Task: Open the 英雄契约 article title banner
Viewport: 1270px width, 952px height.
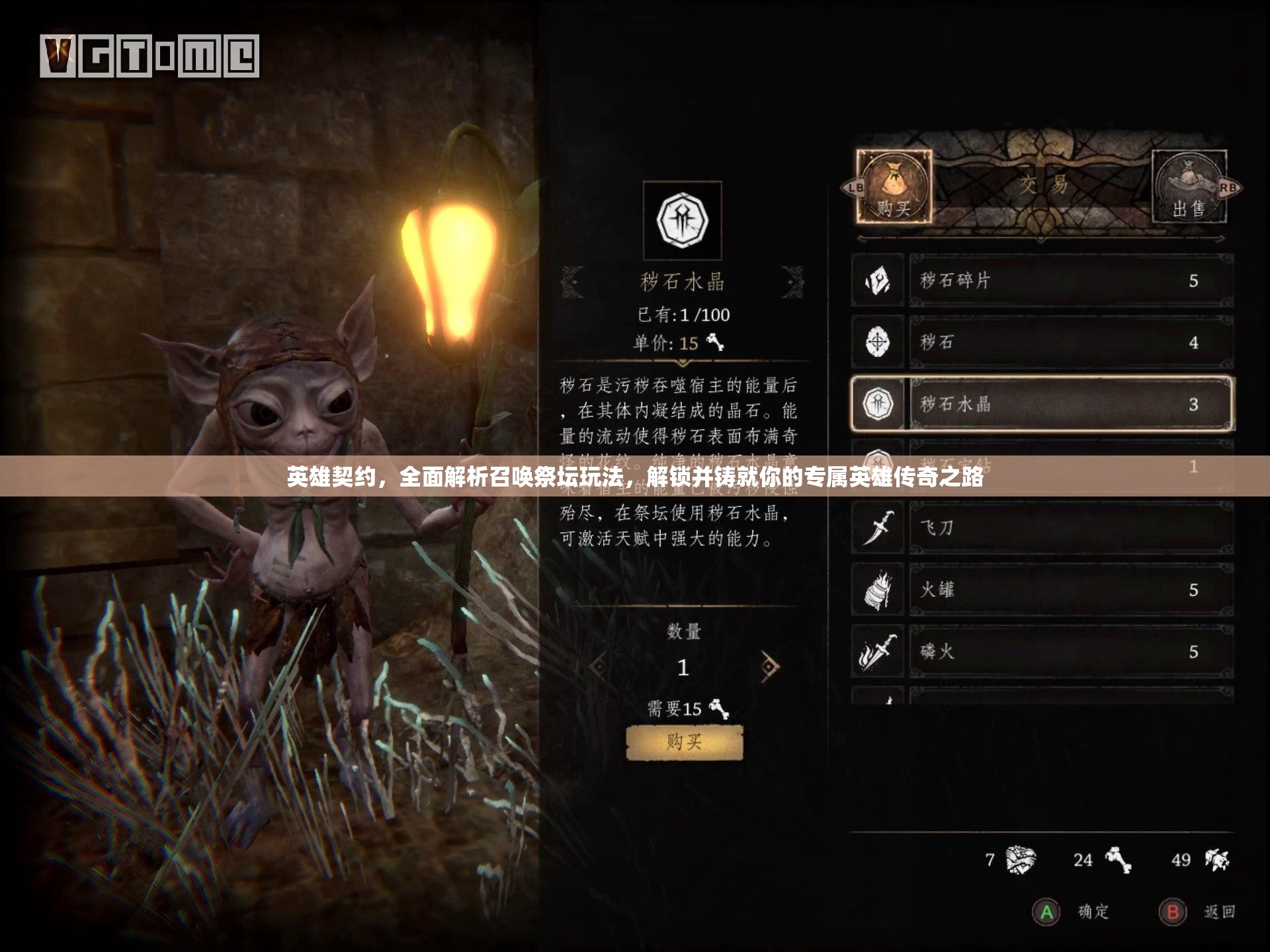Action: click(635, 476)
